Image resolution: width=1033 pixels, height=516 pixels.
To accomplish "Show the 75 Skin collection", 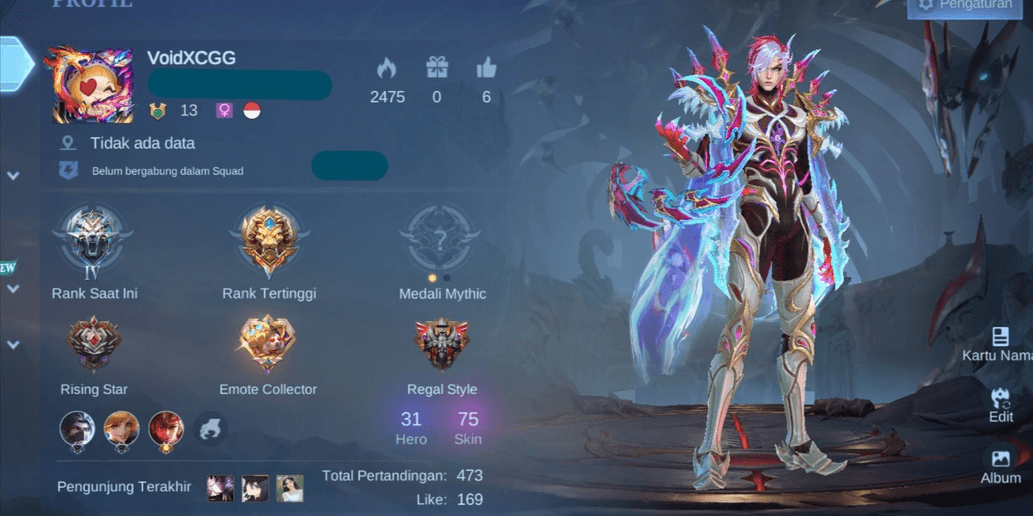I will click(468, 427).
